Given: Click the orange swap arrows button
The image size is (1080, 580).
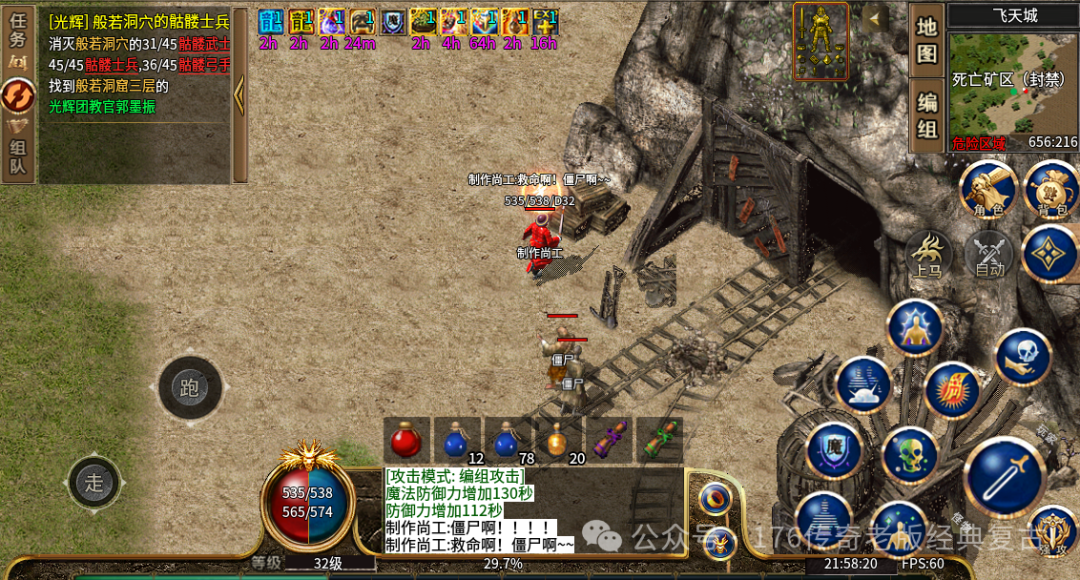Looking at the screenshot, I should pyautogui.click(x=17, y=96).
